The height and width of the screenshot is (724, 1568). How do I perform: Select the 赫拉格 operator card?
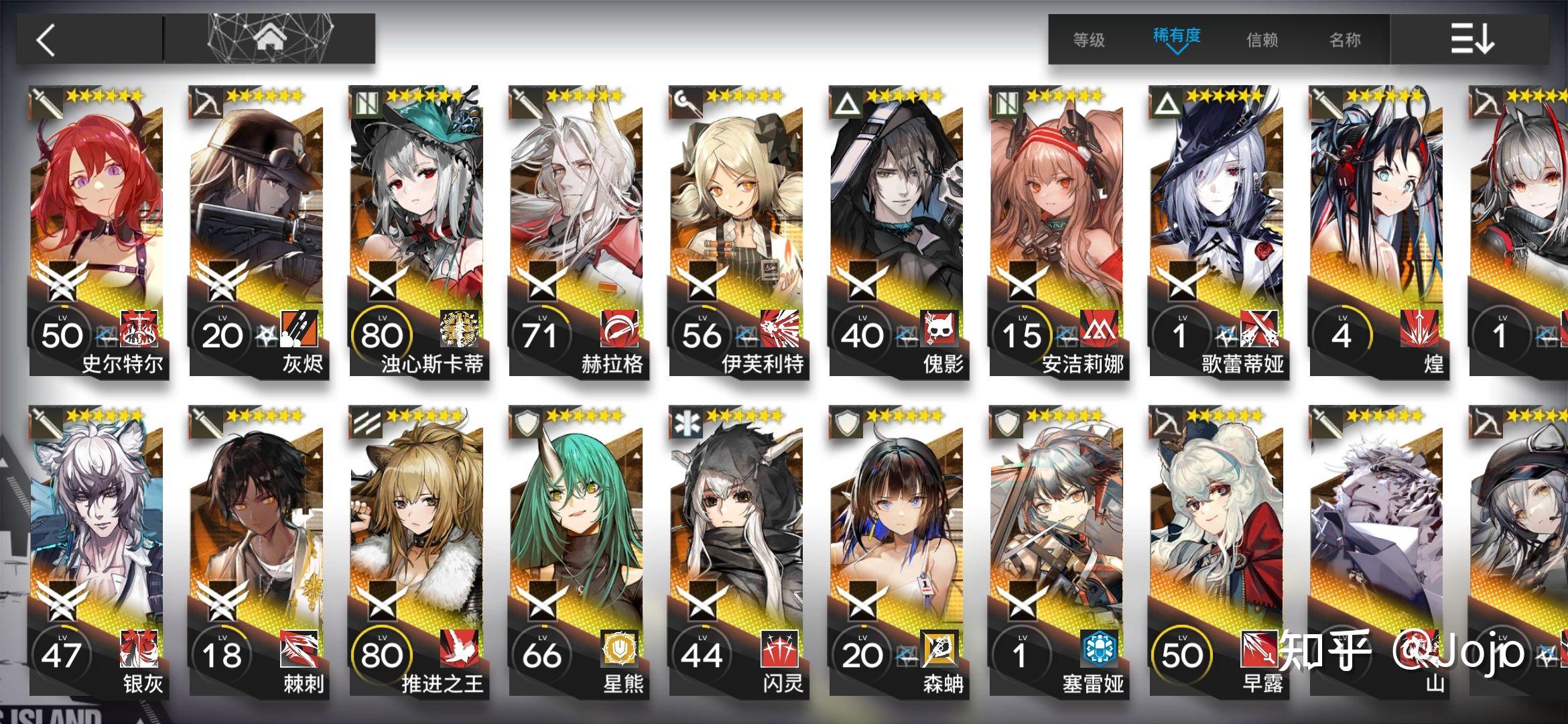[577, 231]
